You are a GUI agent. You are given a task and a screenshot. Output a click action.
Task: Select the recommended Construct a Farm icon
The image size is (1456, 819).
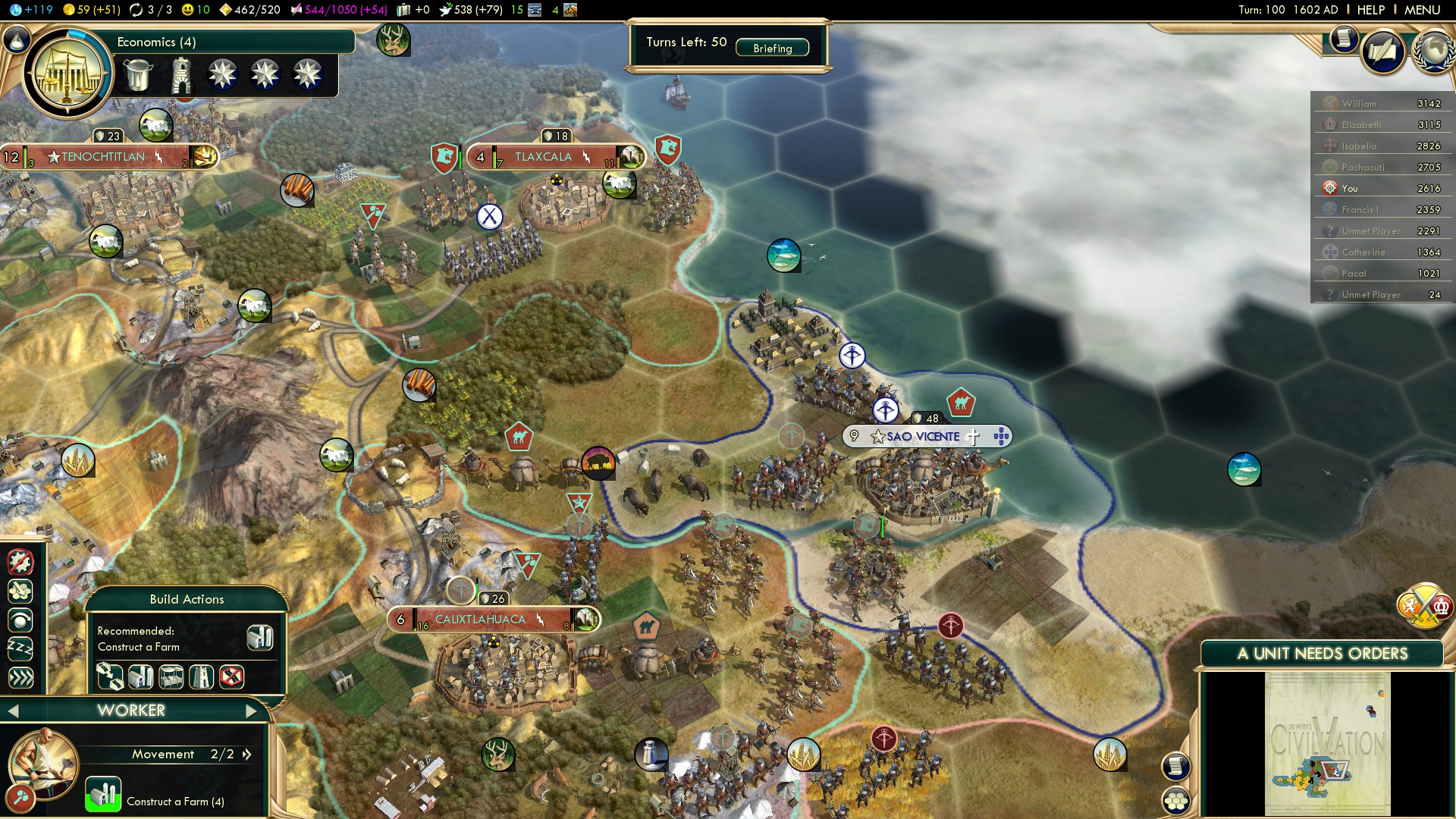click(x=259, y=638)
